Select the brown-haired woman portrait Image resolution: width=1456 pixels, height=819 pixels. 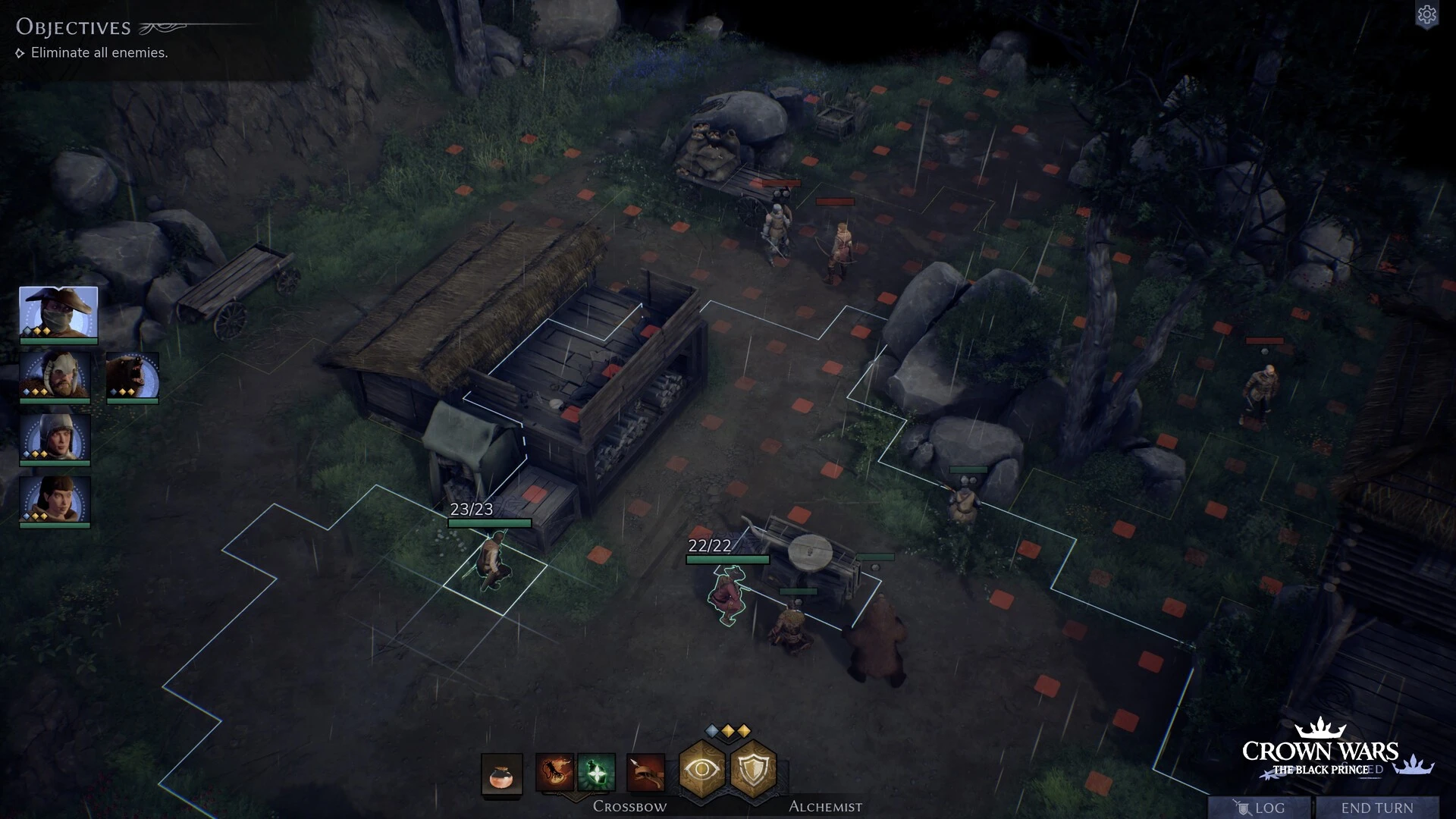[55, 500]
